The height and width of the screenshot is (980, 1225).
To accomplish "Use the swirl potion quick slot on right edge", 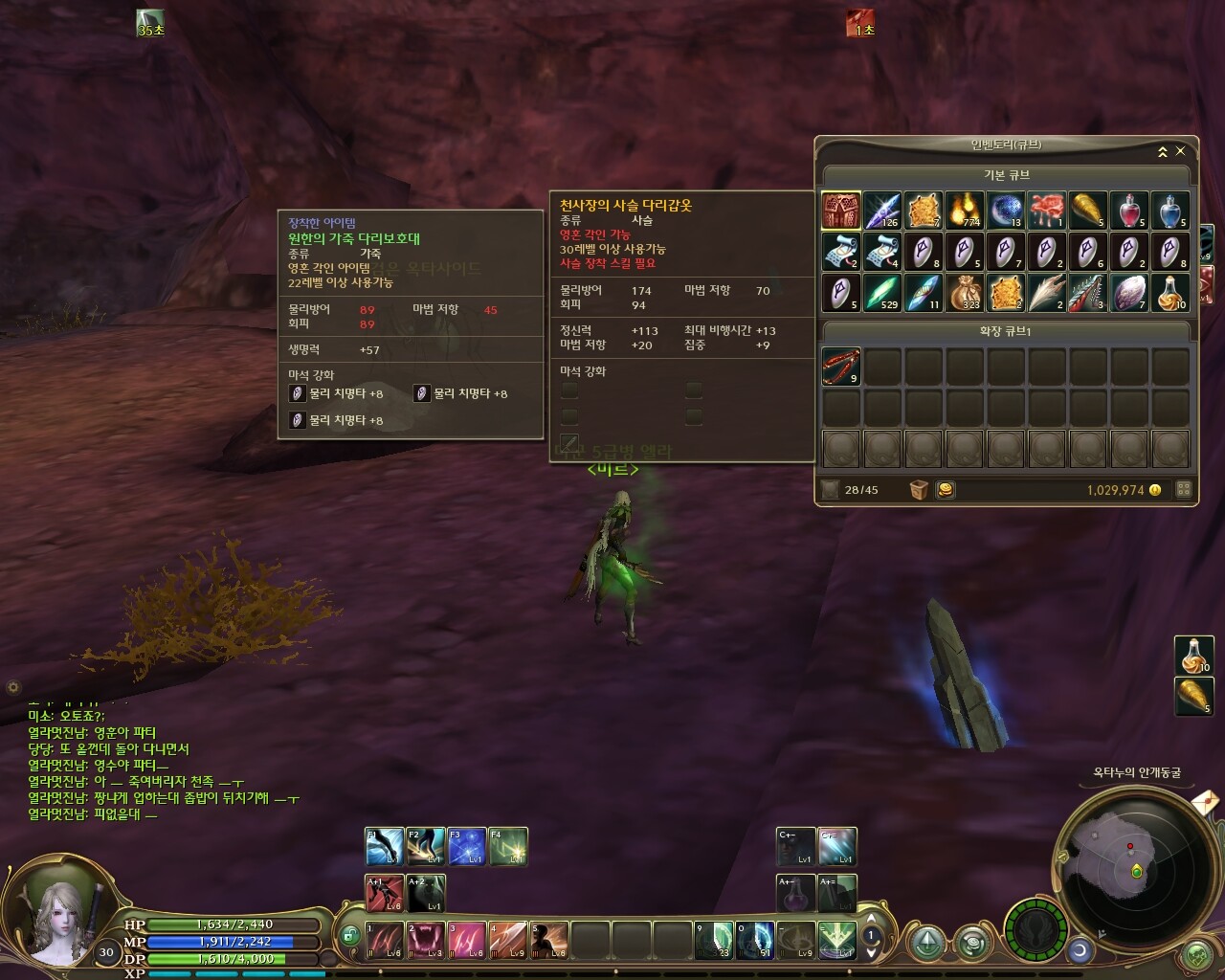I will pyautogui.click(x=1192, y=656).
